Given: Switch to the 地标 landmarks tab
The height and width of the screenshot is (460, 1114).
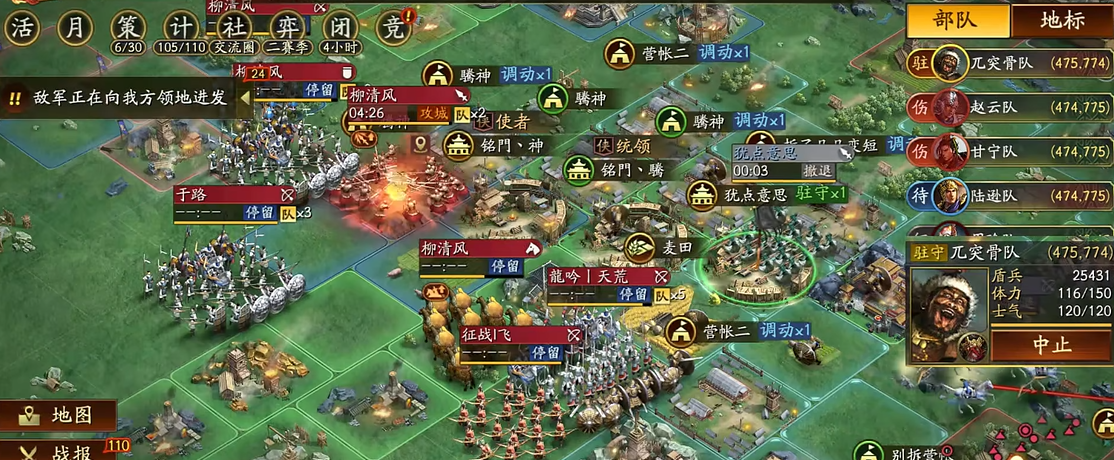Looking at the screenshot, I should click(1062, 20).
